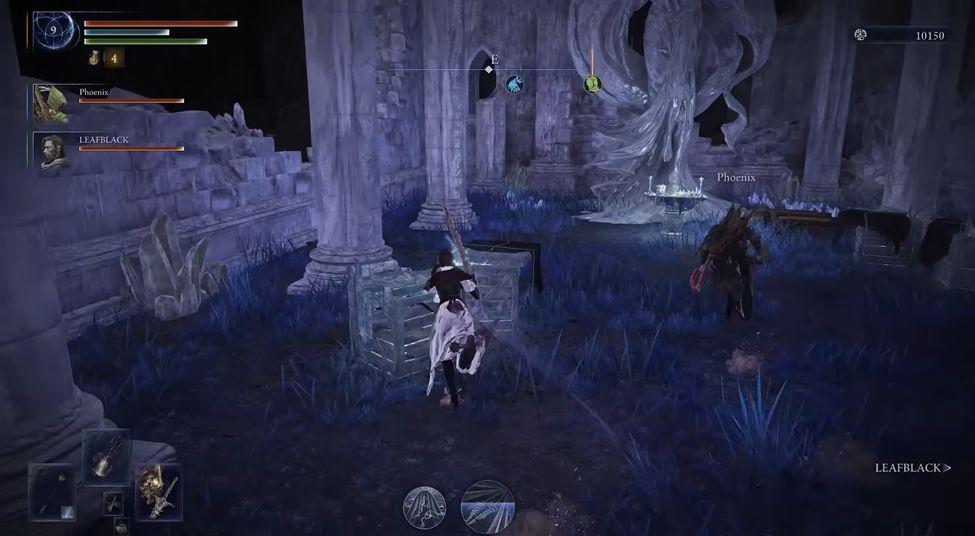Viewport: 975px width, 536px height.
Task: Select the left-hand staff weapon slot
Action: coord(51,491)
